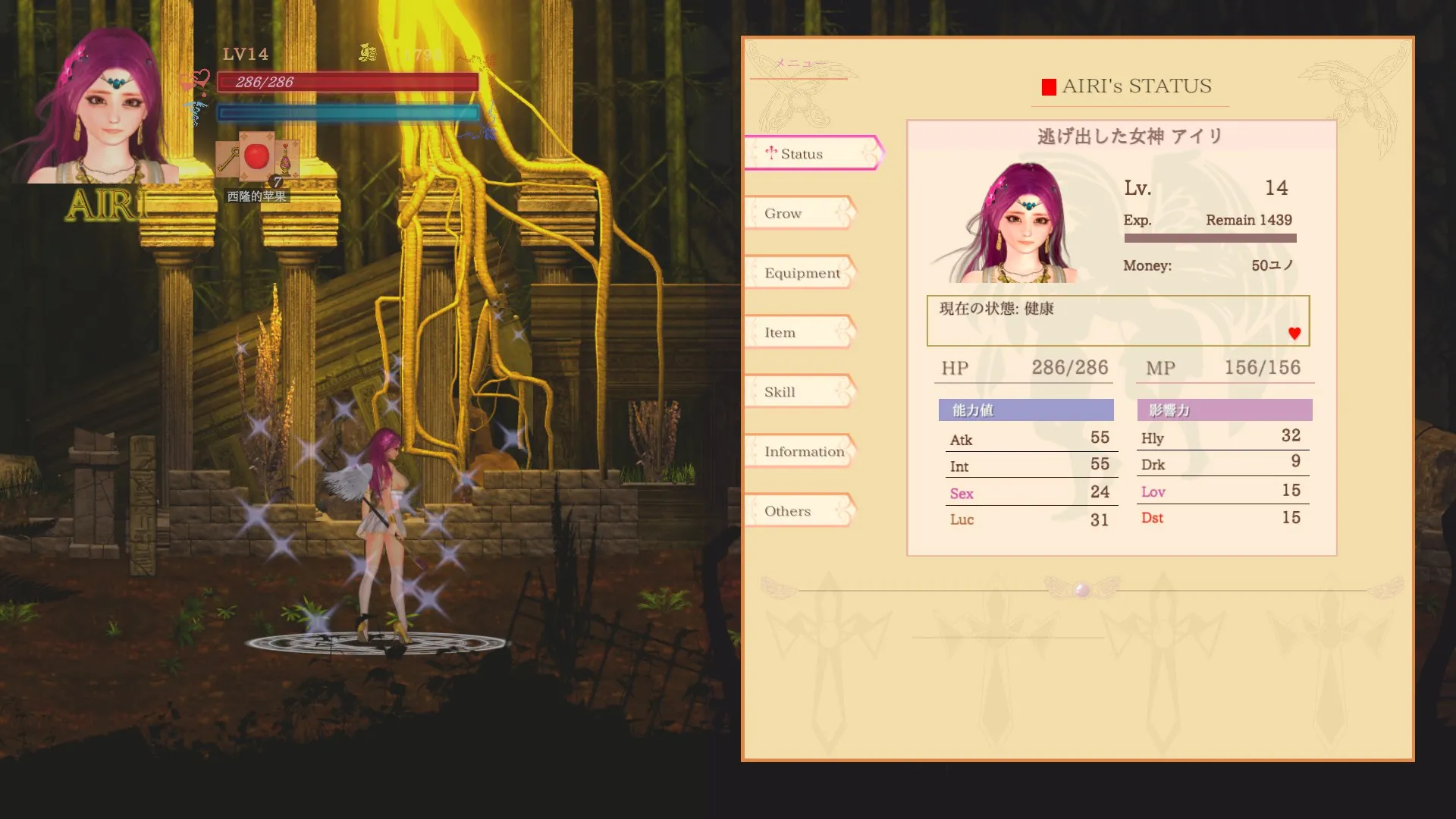Click the red heart in the status box
This screenshot has height=819, width=1456.
click(1294, 333)
